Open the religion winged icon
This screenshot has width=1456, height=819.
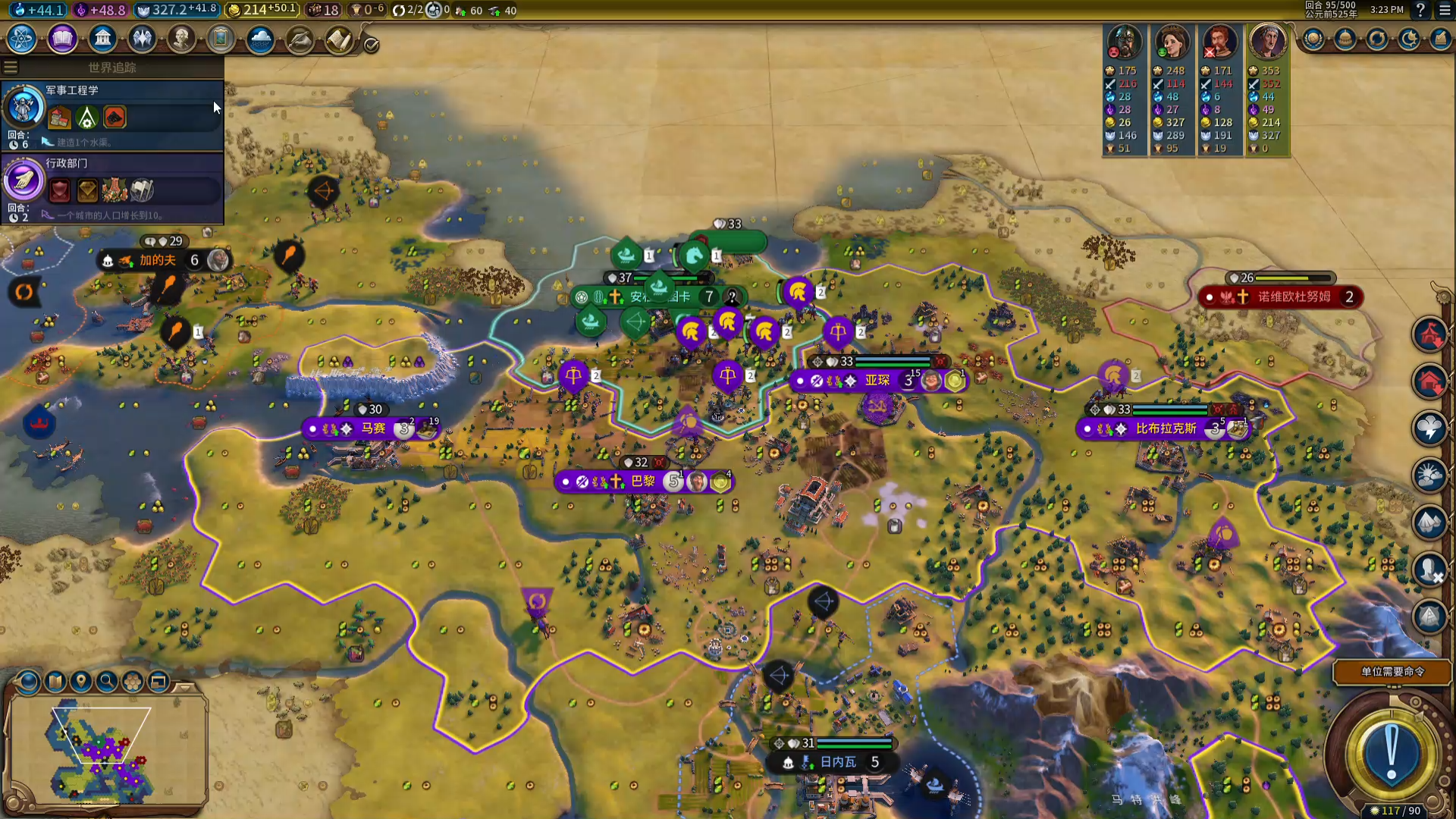click(142, 39)
